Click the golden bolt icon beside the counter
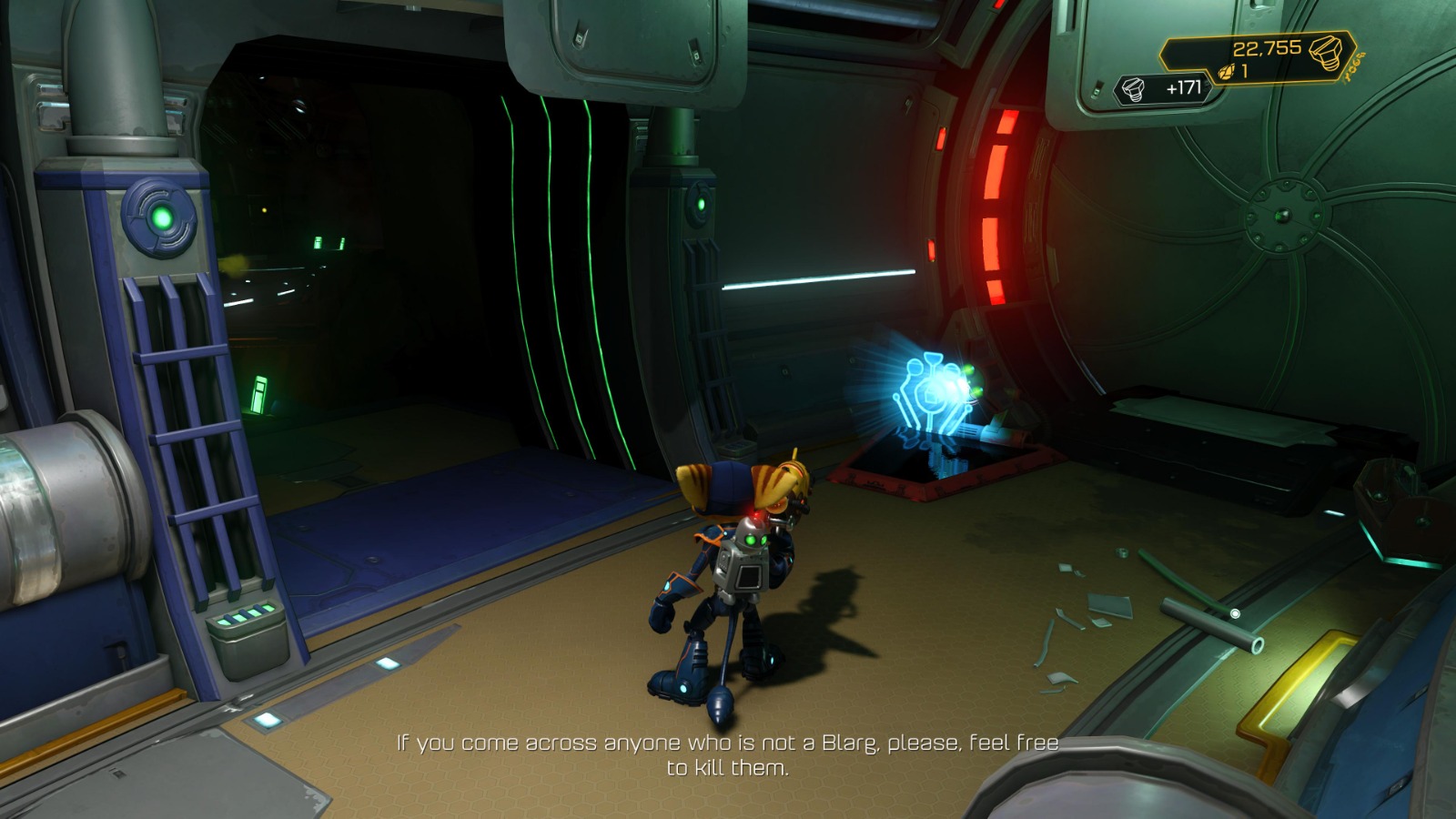The height and width of the screenshot is (819, 1456). [1326, 53]
